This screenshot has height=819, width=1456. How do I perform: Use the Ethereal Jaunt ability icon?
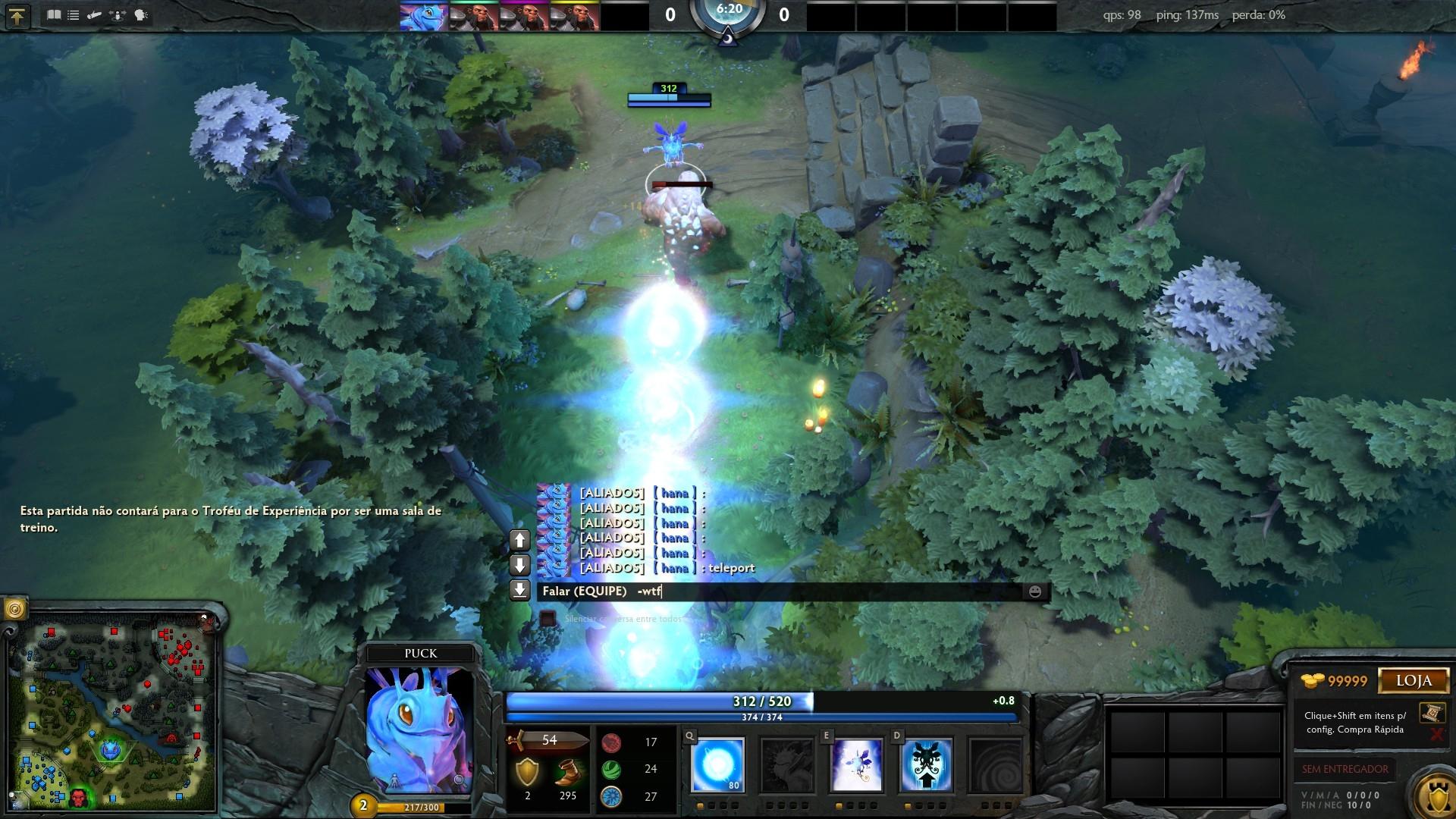927,764
